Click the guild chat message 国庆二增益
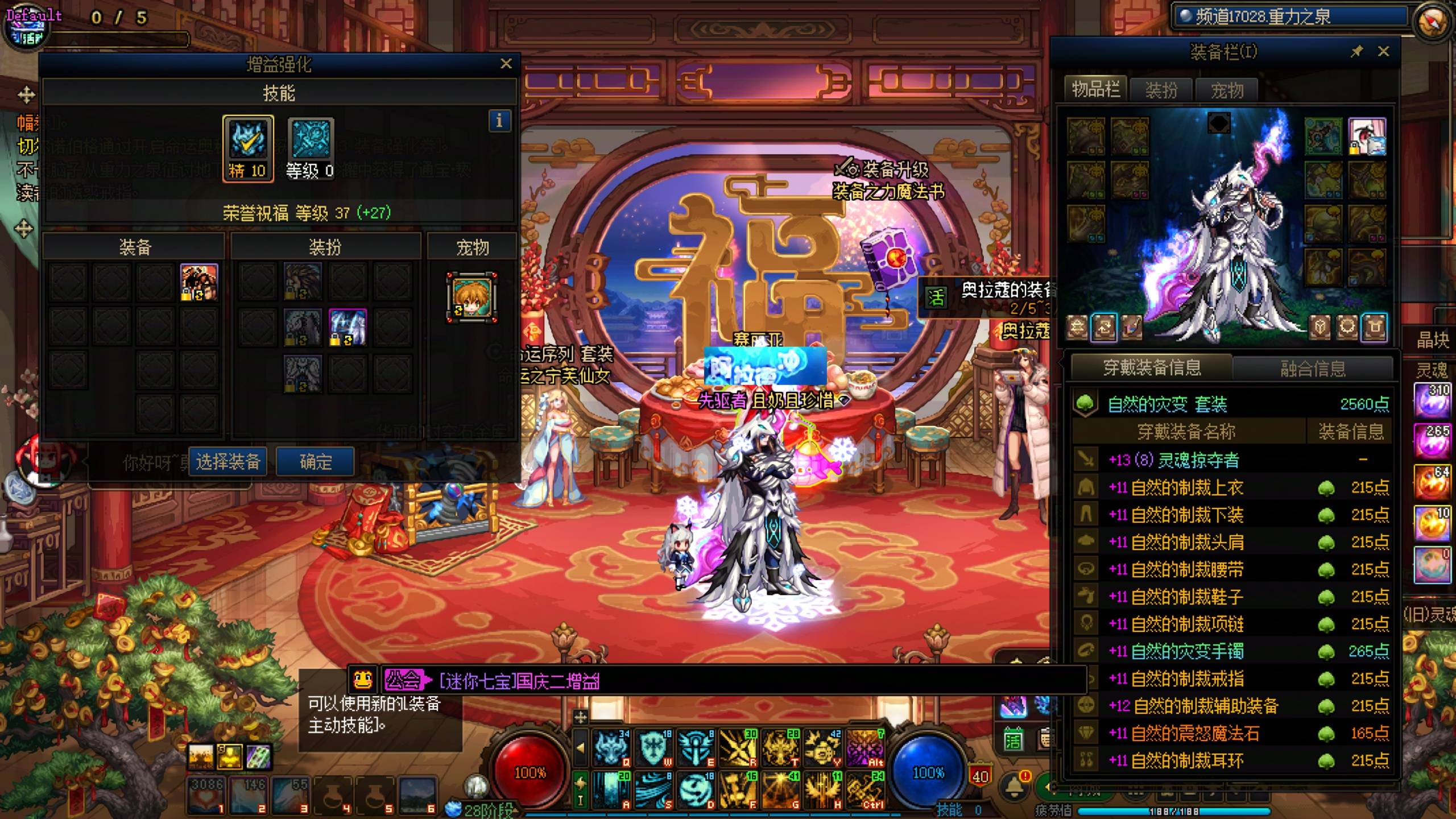 tap(520, 681)
